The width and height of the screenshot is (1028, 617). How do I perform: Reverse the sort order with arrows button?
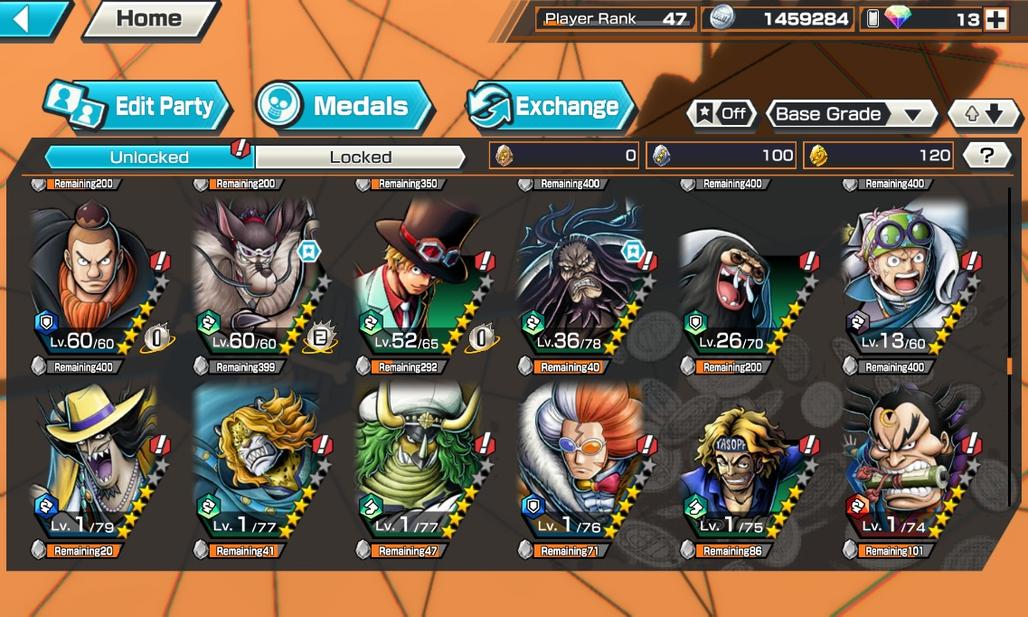point(980,114)
